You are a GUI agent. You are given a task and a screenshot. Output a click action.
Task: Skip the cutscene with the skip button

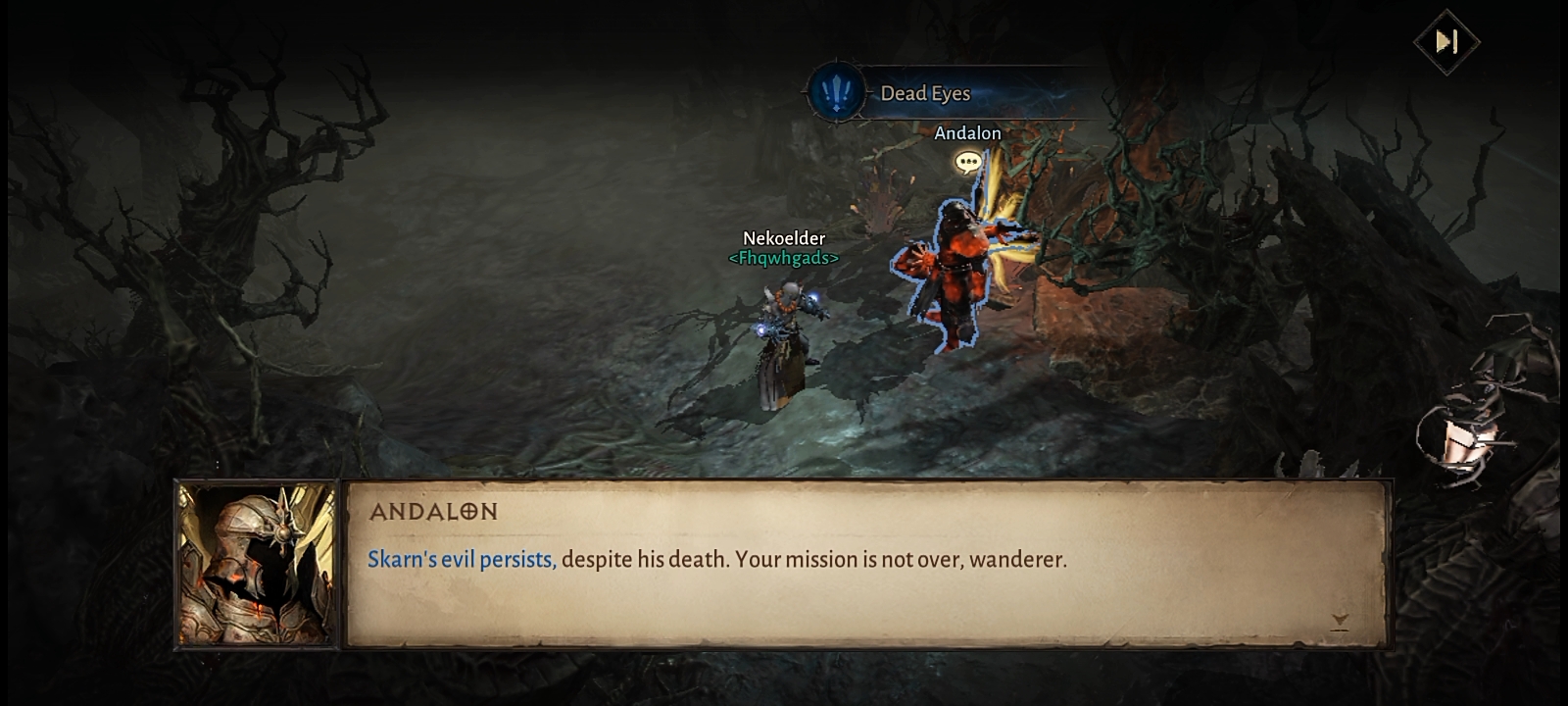click(1446, 42)
